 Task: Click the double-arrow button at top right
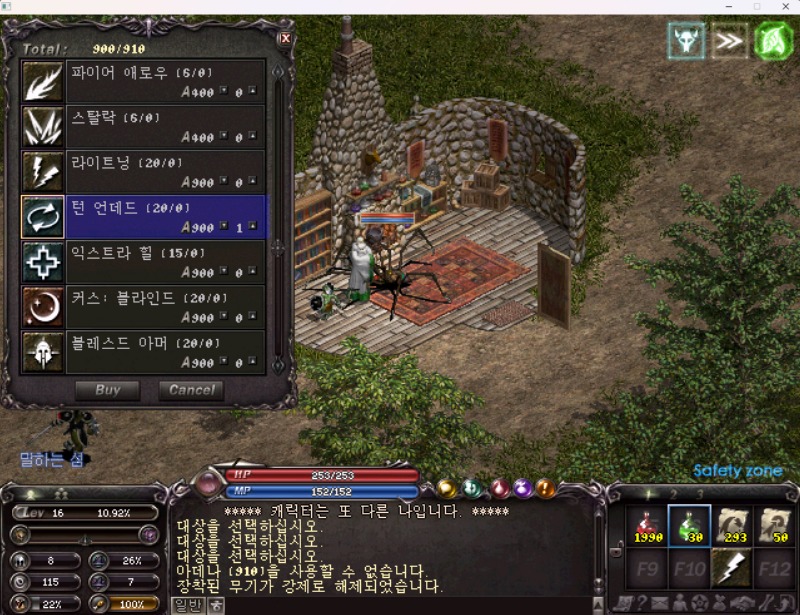[730, 41]
